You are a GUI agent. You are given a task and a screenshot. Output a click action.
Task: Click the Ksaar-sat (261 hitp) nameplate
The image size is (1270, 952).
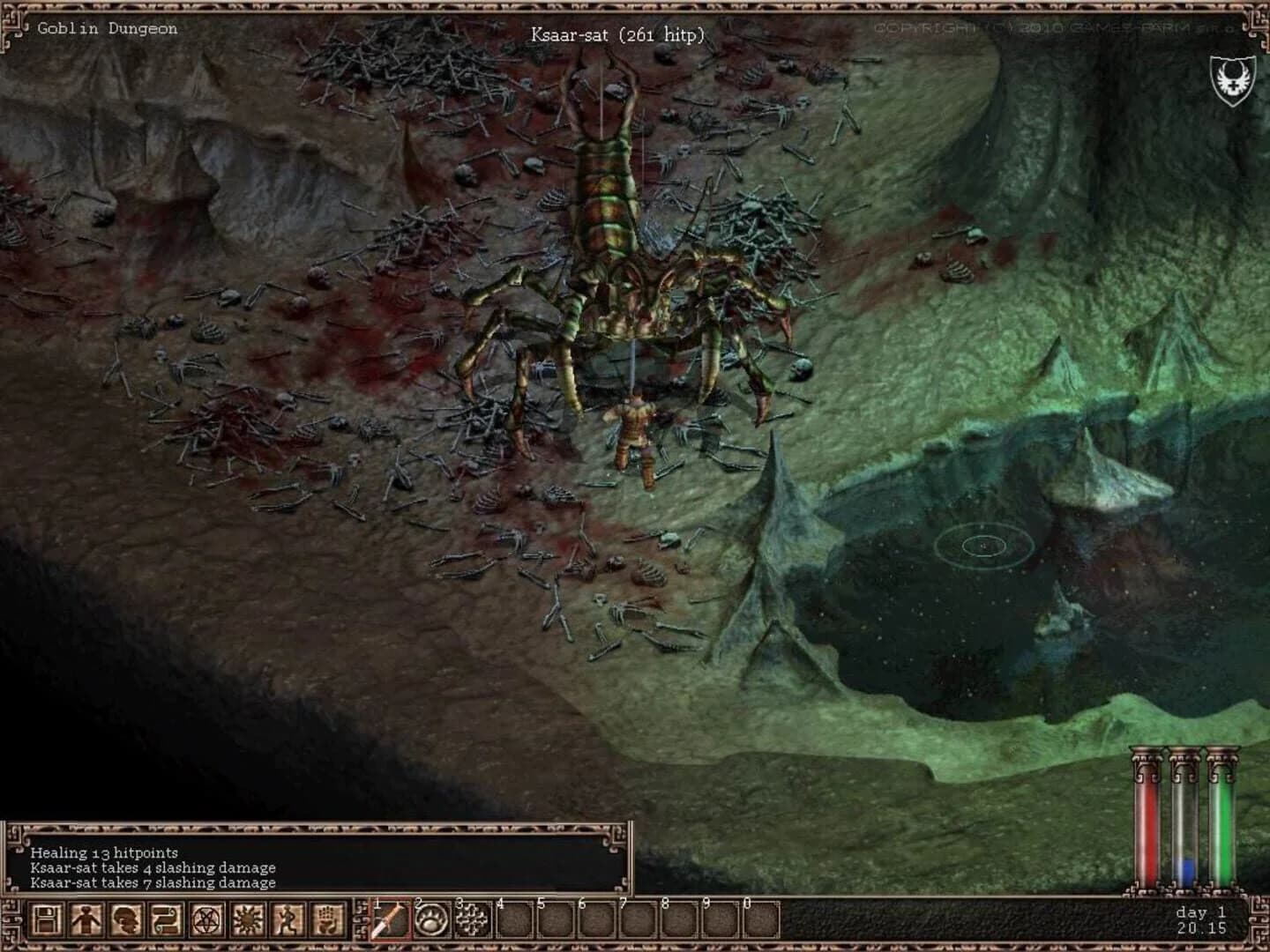click(617, 33)
